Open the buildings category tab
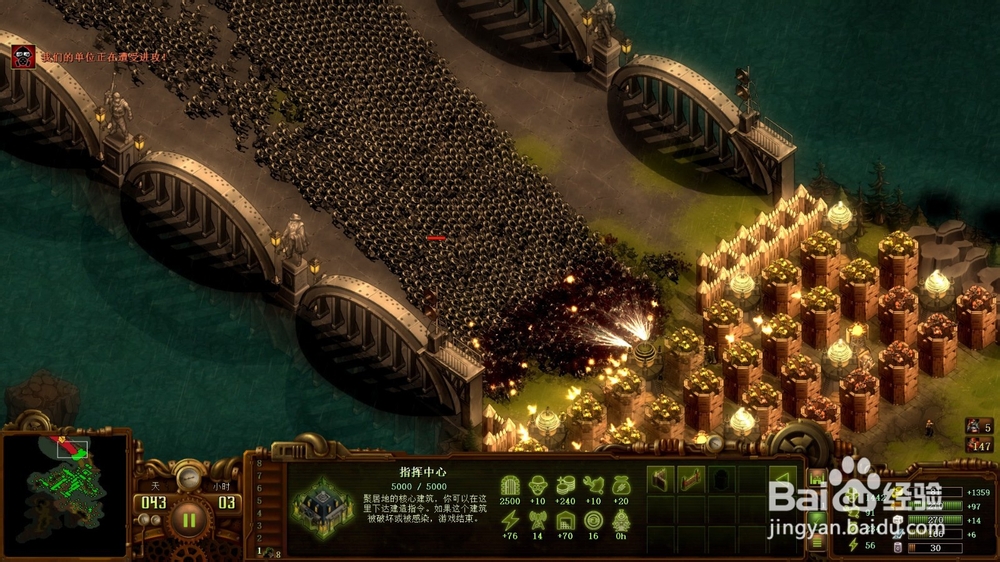1000x562 pixels. point(817,477)
